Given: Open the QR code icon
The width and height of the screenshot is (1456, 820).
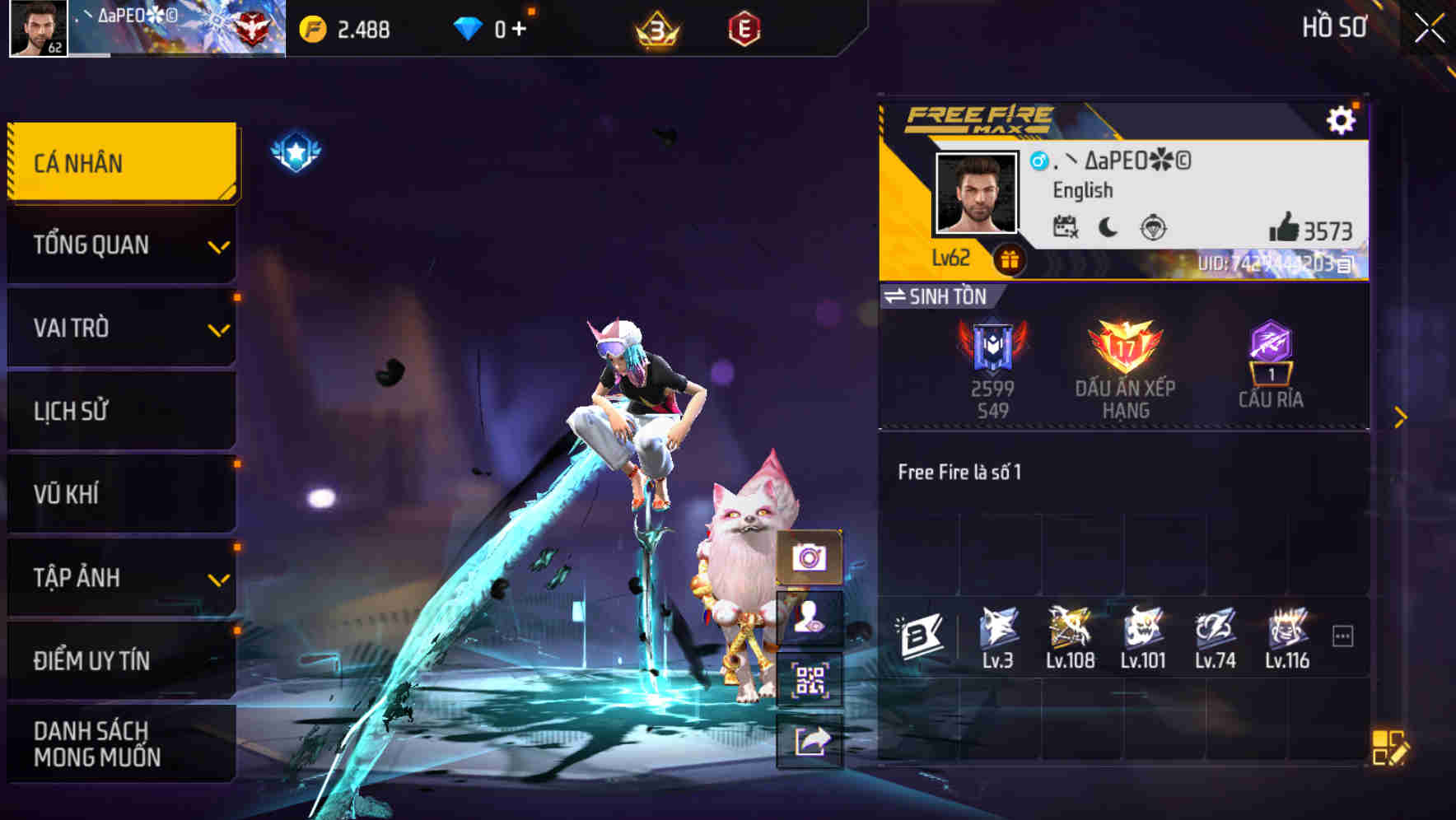Looking at the screenshot, I should pos(810,678).
